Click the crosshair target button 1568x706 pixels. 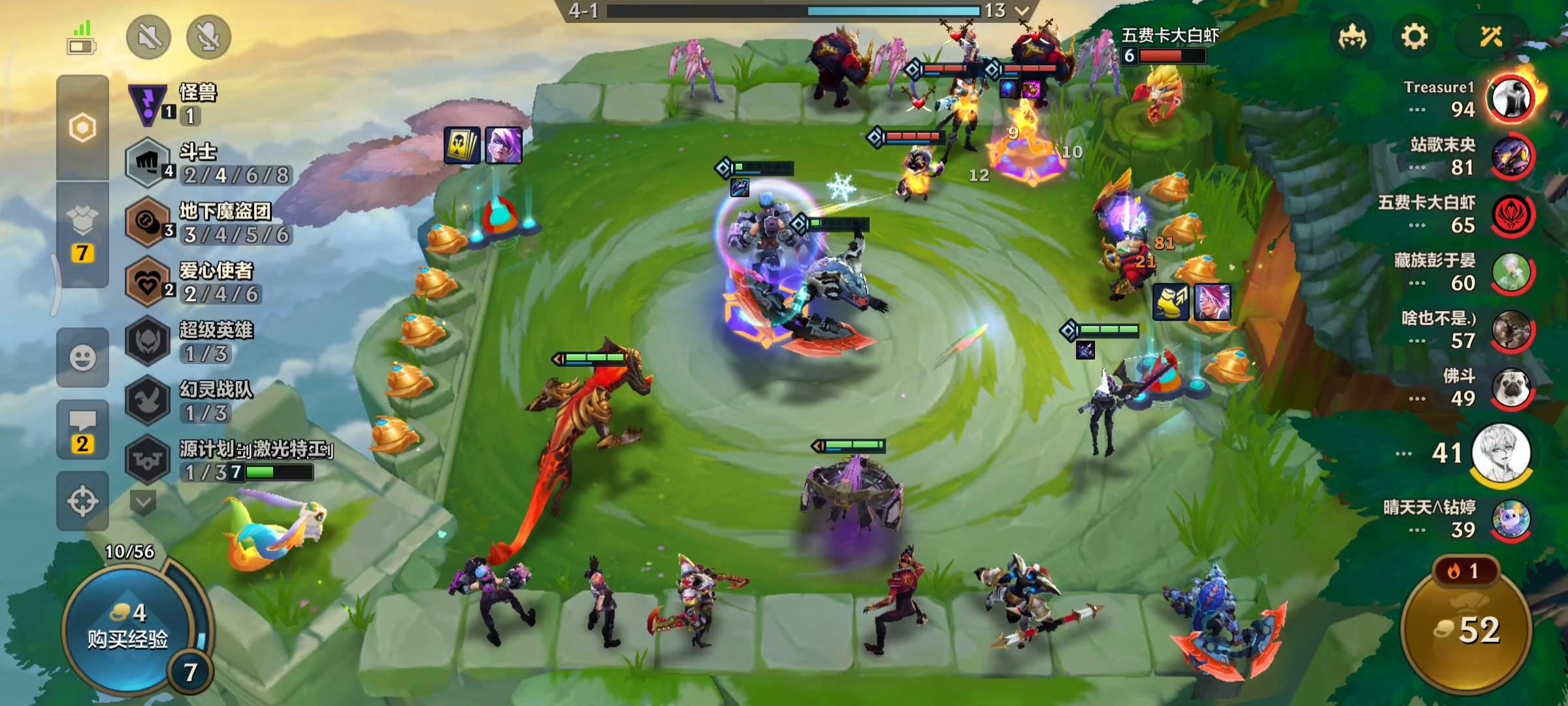coord(82,501)
